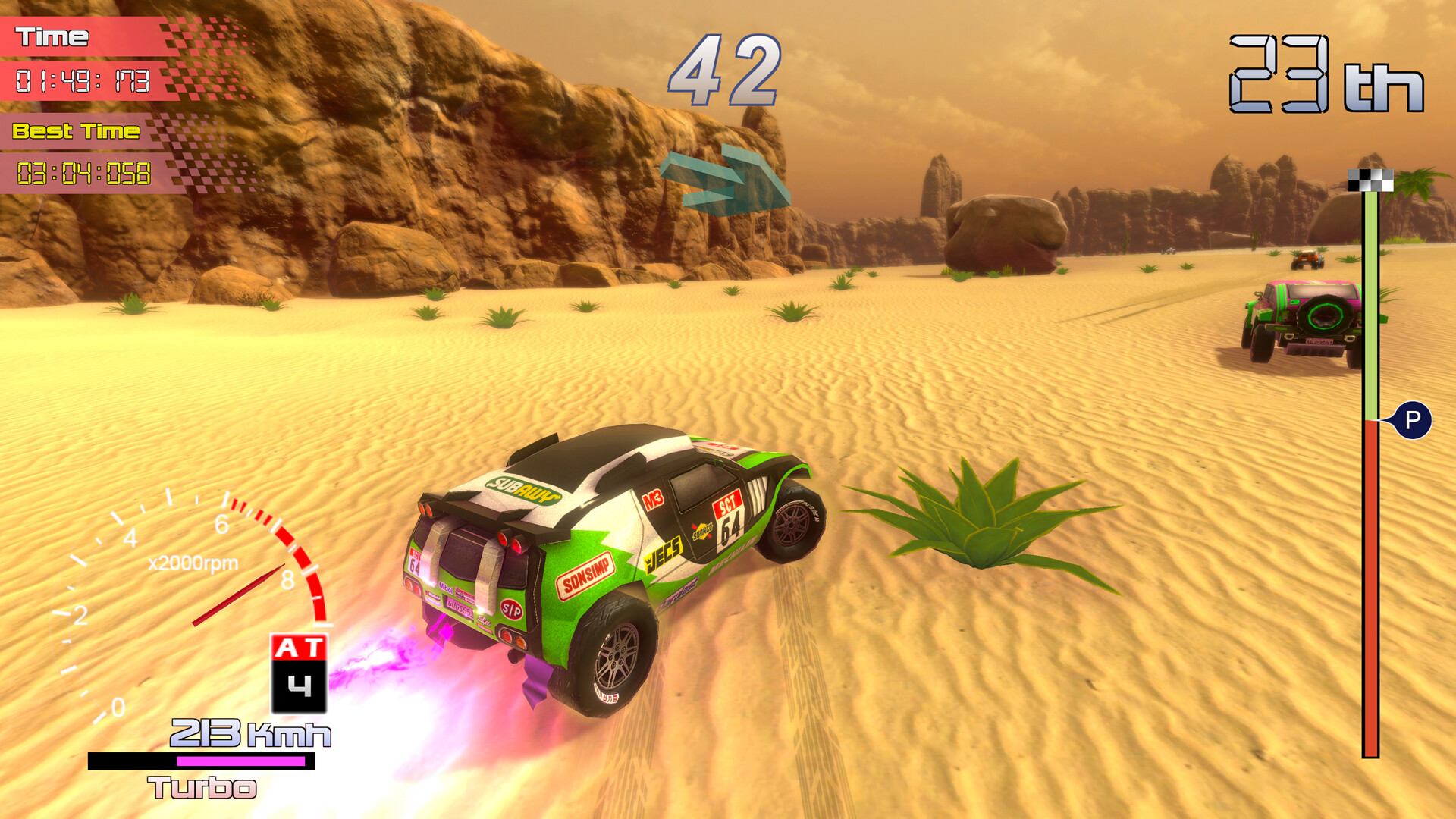Collapse the speed readout display
Viewport: 1456px width, 819px height.
250,733
